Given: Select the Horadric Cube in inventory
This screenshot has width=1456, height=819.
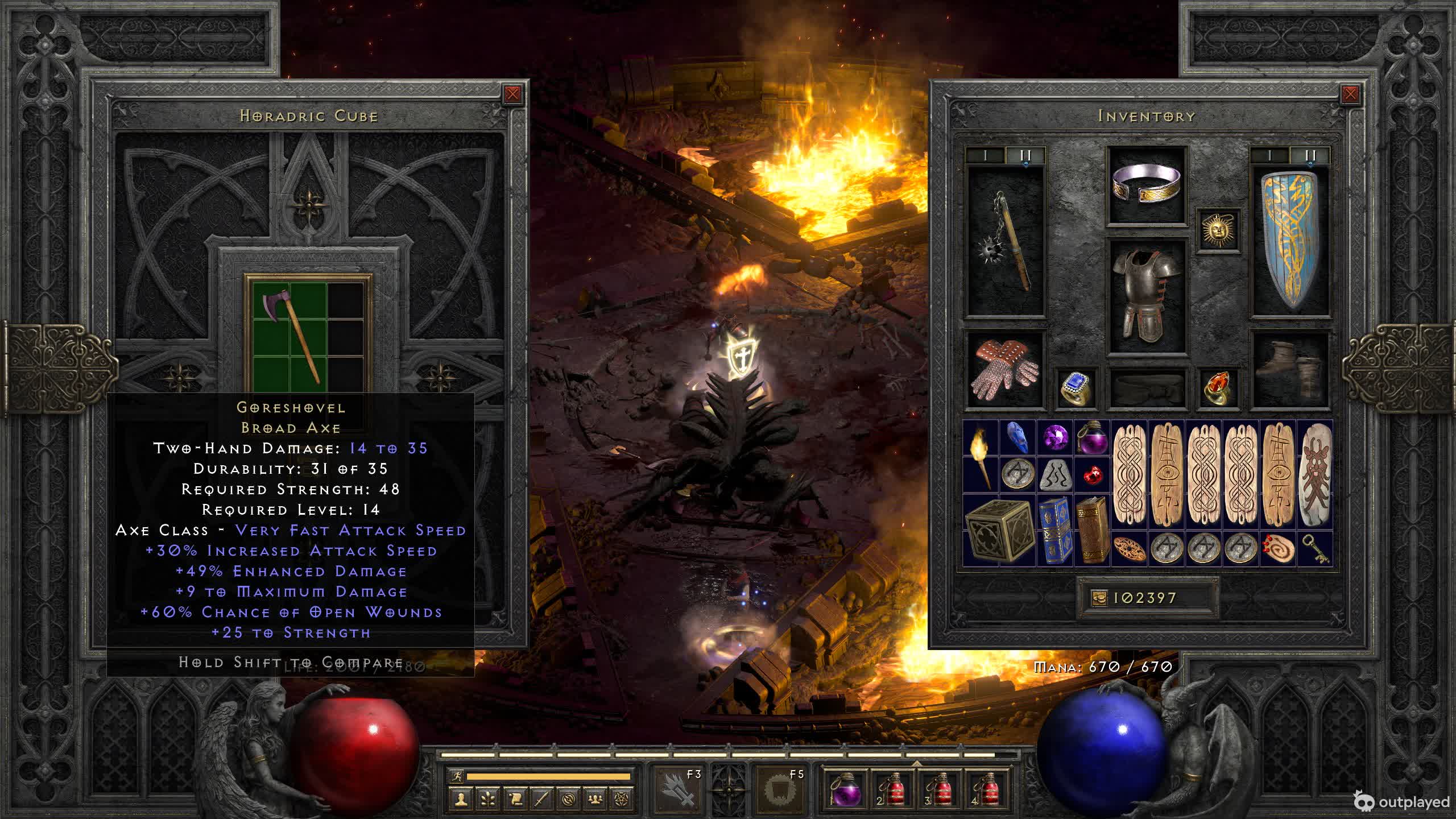Looking at the screenshot, I should click(x=999, y=530).
